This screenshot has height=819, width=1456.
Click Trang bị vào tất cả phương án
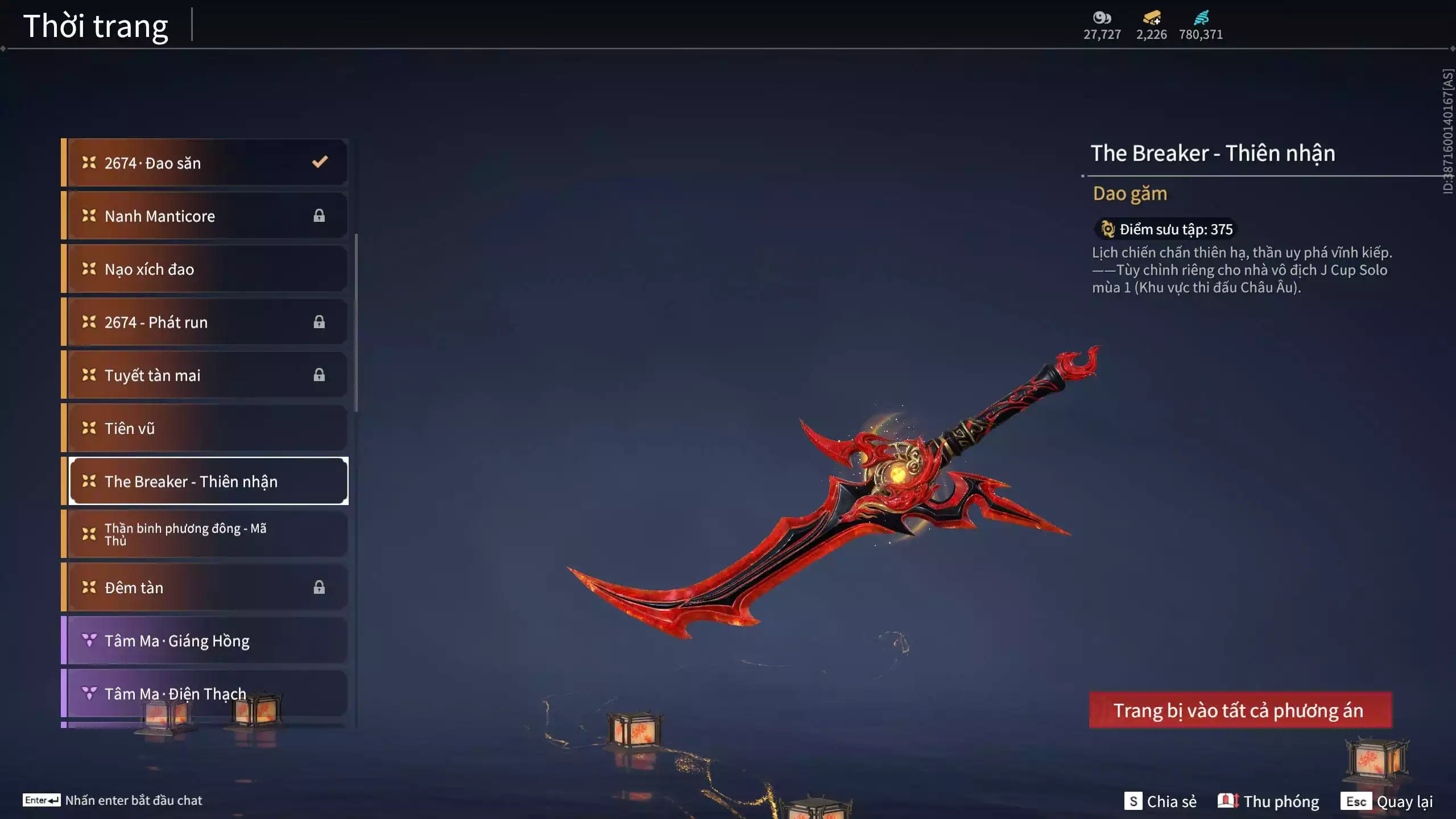coord(1240,710)
